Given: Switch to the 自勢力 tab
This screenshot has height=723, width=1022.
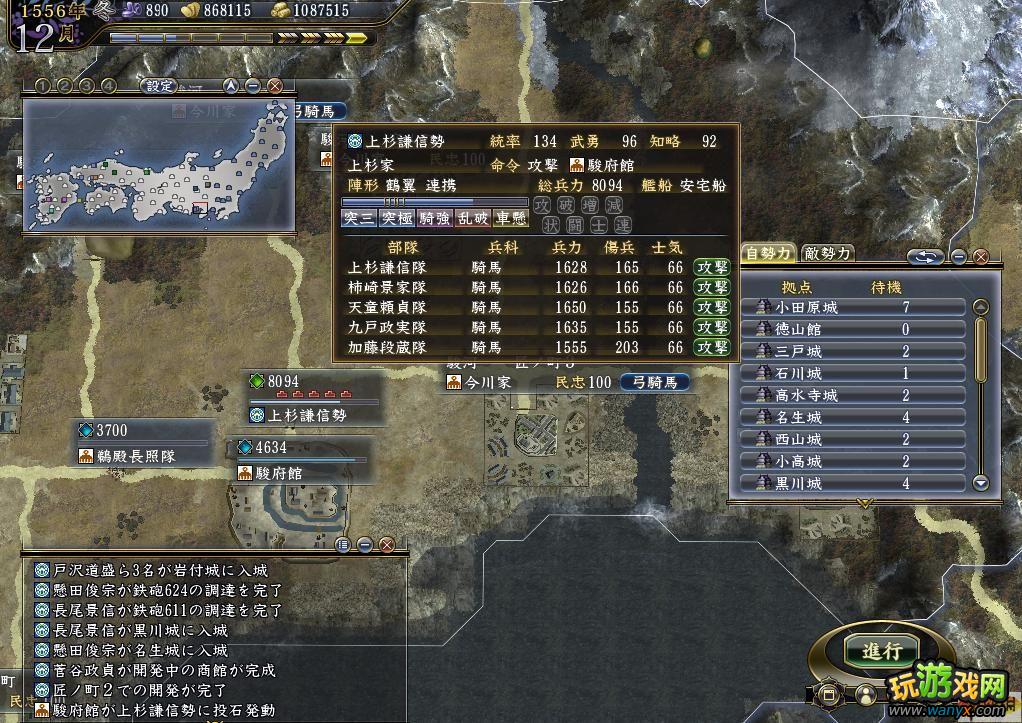Looking at the screenshot, I should pos(769,253).
